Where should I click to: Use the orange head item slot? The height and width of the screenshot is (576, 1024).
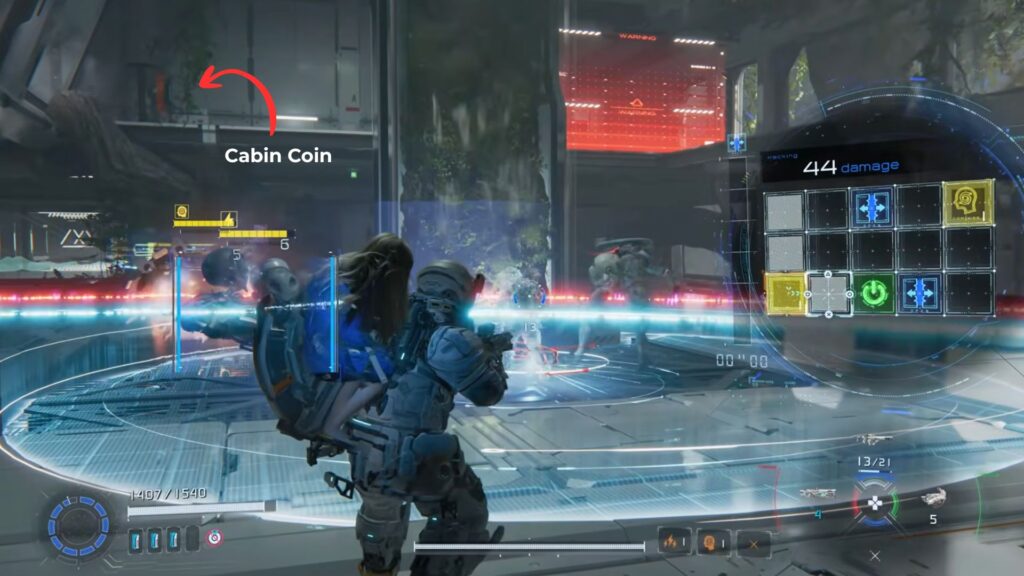pos(711,541)
